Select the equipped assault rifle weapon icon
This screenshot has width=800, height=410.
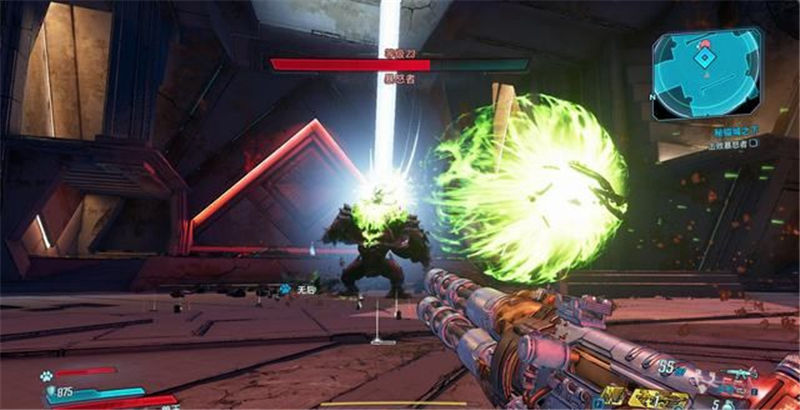click(742, 374)
